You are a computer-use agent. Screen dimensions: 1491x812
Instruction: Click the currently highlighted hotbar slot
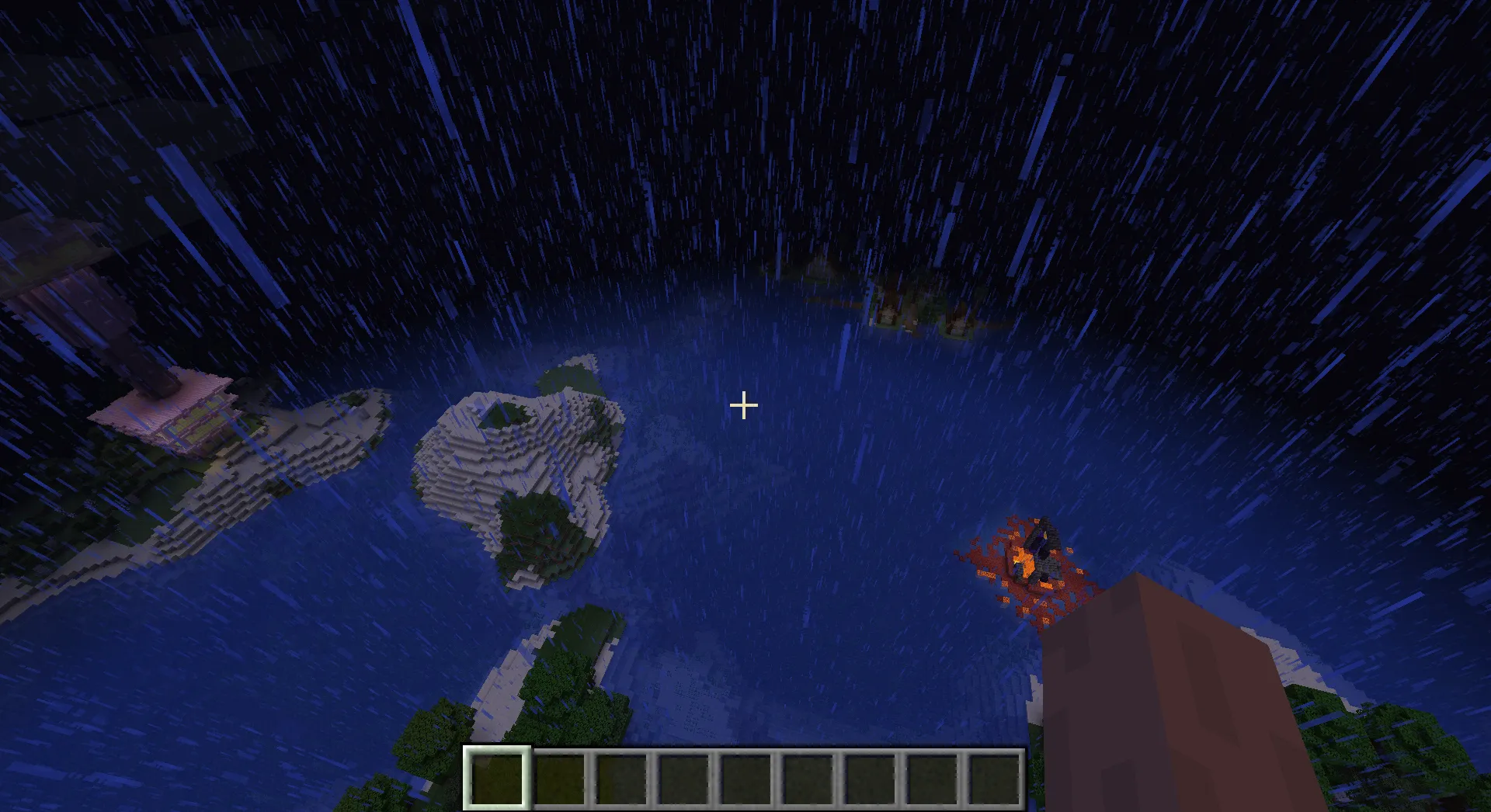(x=497, y=780)
